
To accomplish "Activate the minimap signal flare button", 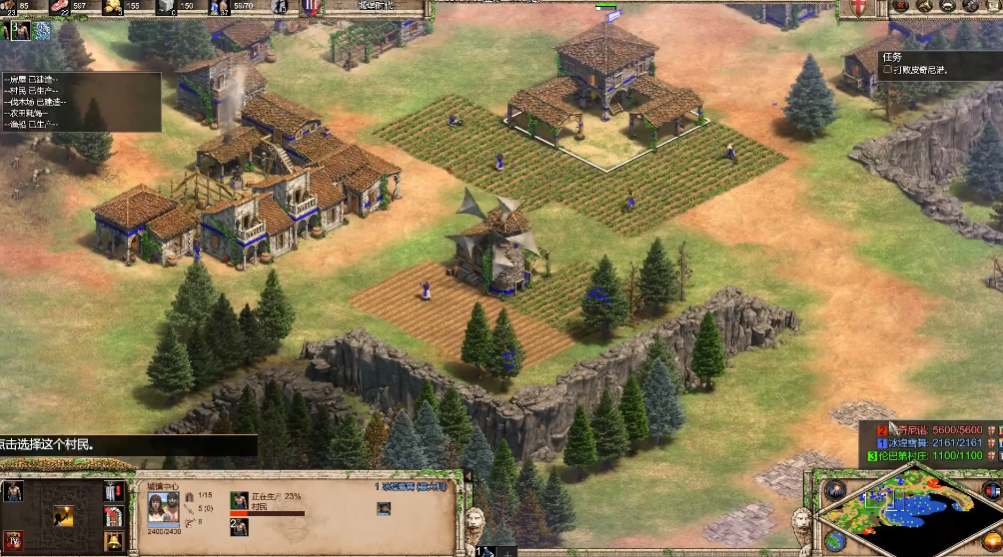I will click(x=835, y=489).
